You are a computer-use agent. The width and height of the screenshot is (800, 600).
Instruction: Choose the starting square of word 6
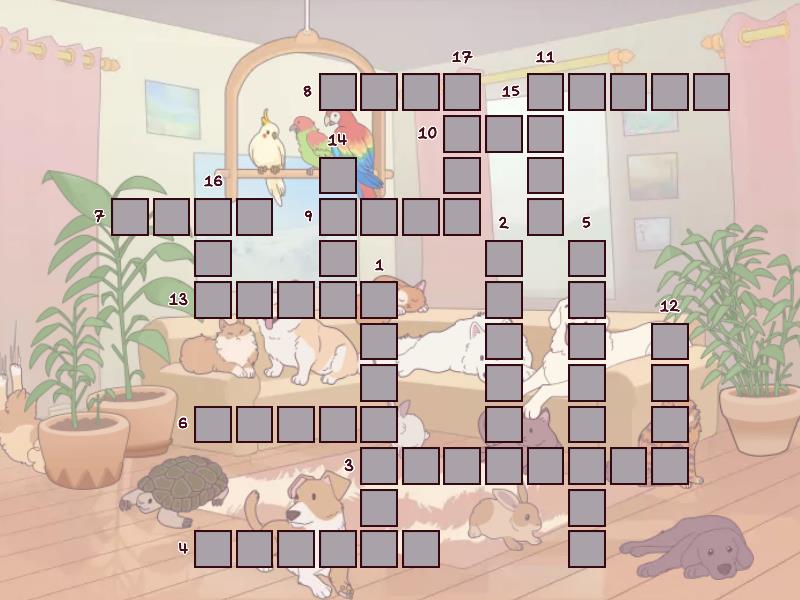pos(213,424)
